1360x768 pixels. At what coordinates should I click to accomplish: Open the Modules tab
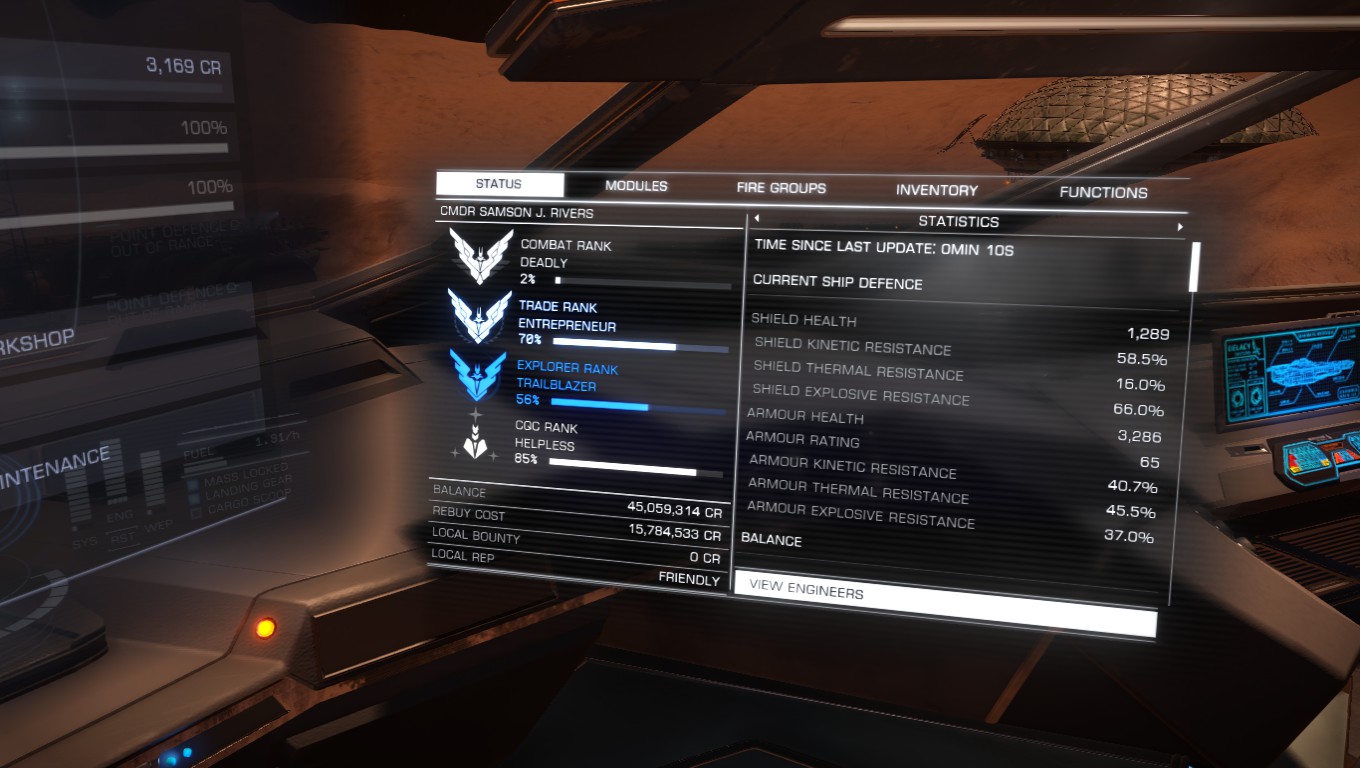pos(636,187)
